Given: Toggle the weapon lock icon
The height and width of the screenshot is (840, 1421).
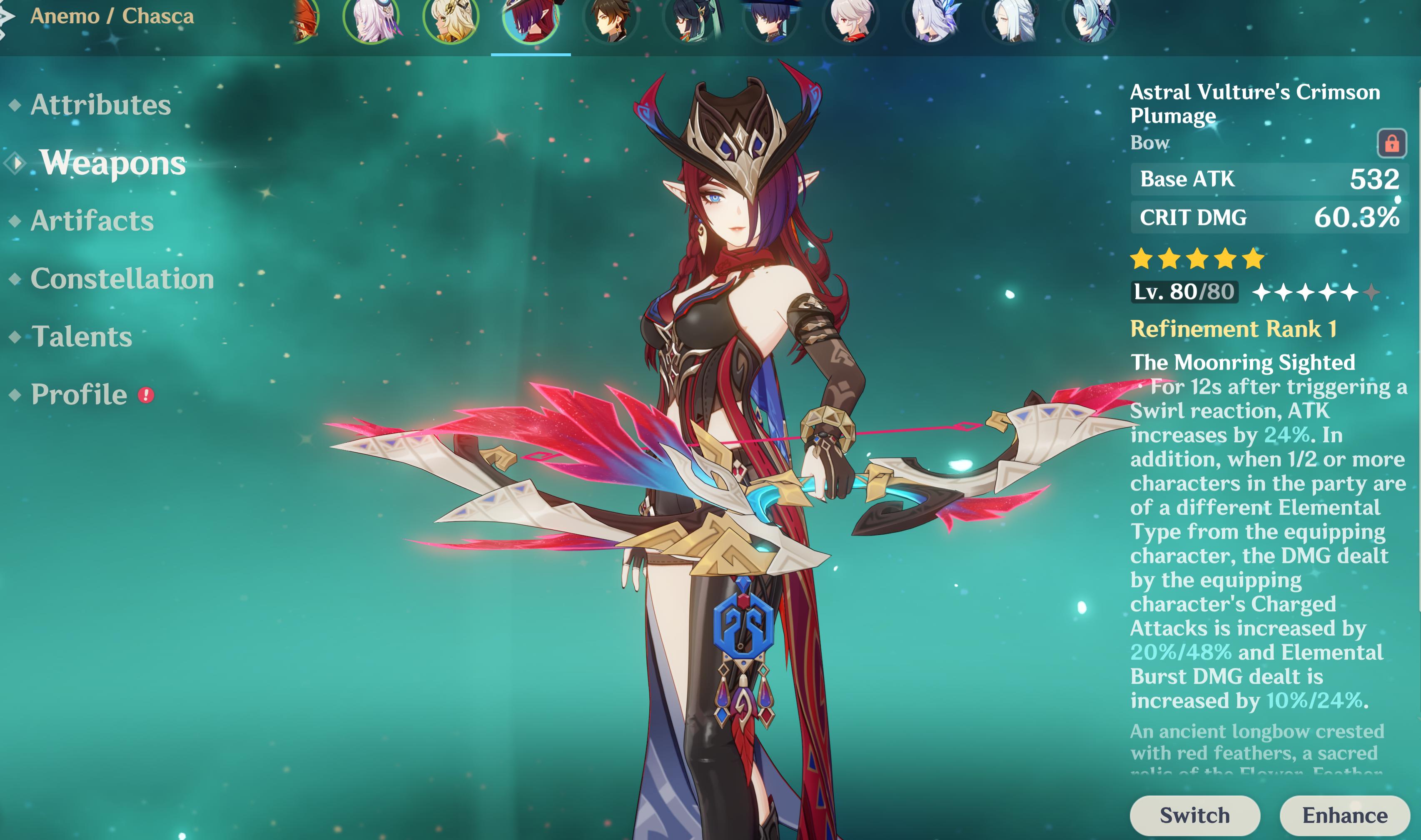Looking at the screenshot, I should point(1391,143).
